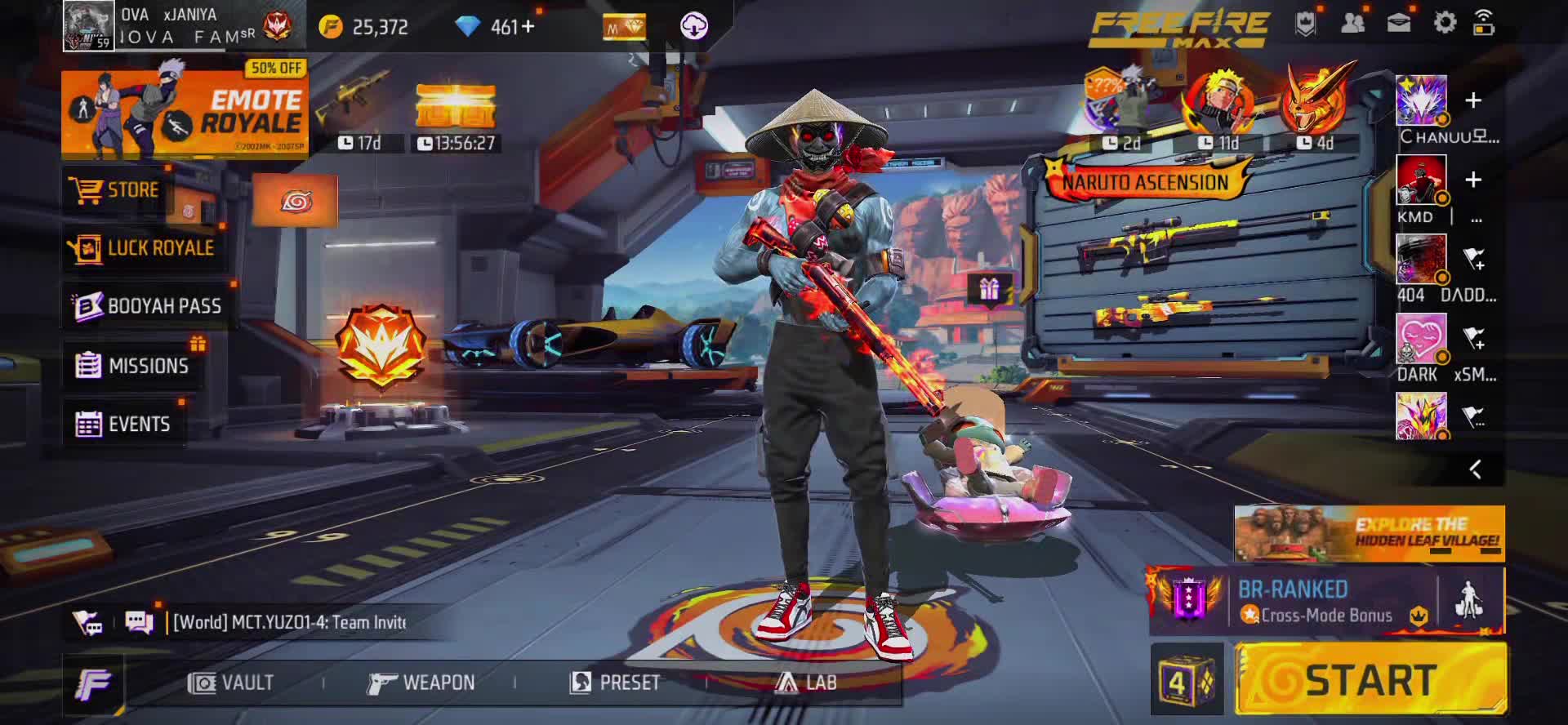Open the Hidden Leaf Village banner

[x=1369, y=533]
